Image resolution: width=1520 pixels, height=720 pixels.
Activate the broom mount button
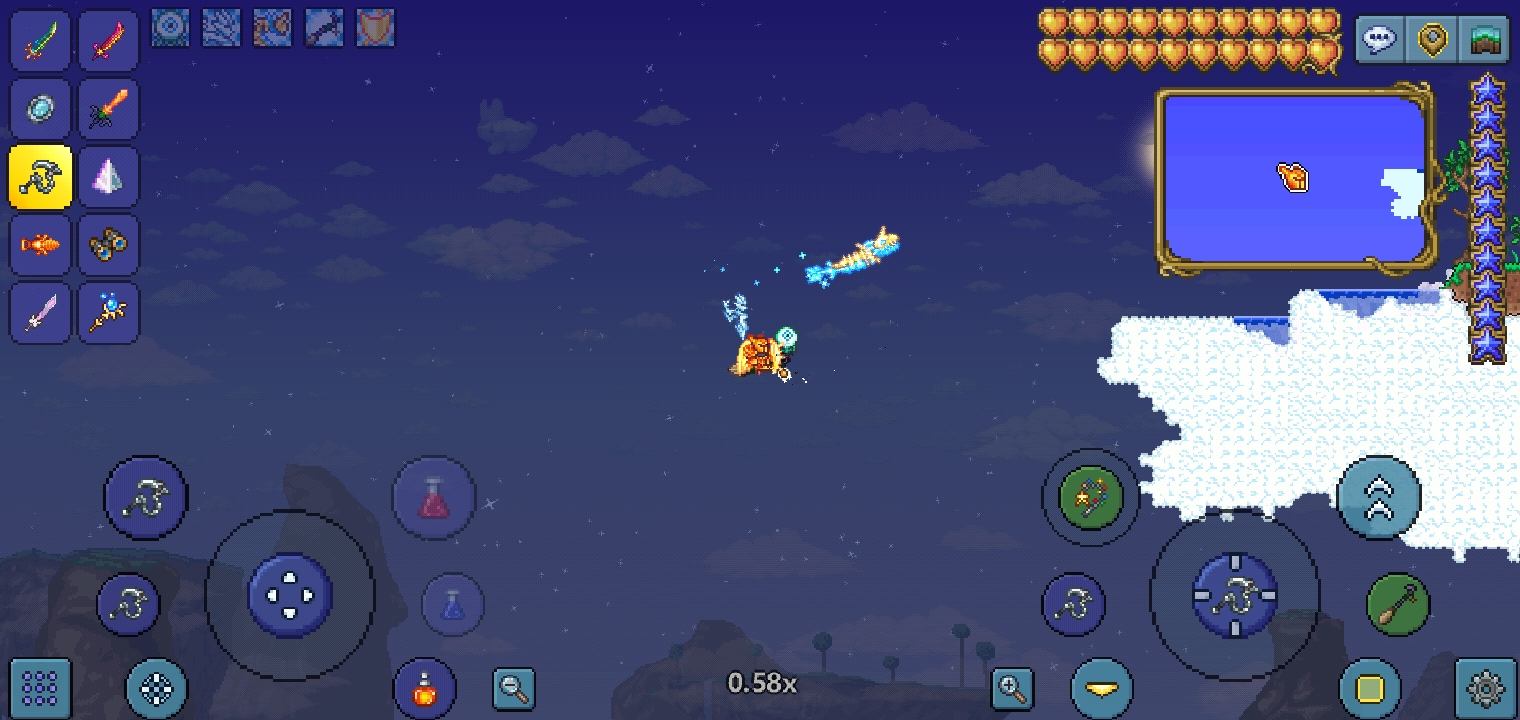pos(1398,605)
